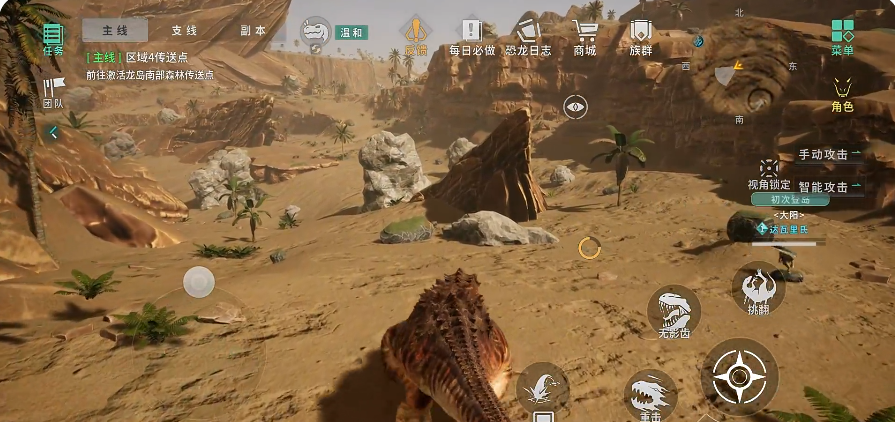Activate the 挑翻 flip skill
The image size is (895, 422).
(x=758, y=290)
